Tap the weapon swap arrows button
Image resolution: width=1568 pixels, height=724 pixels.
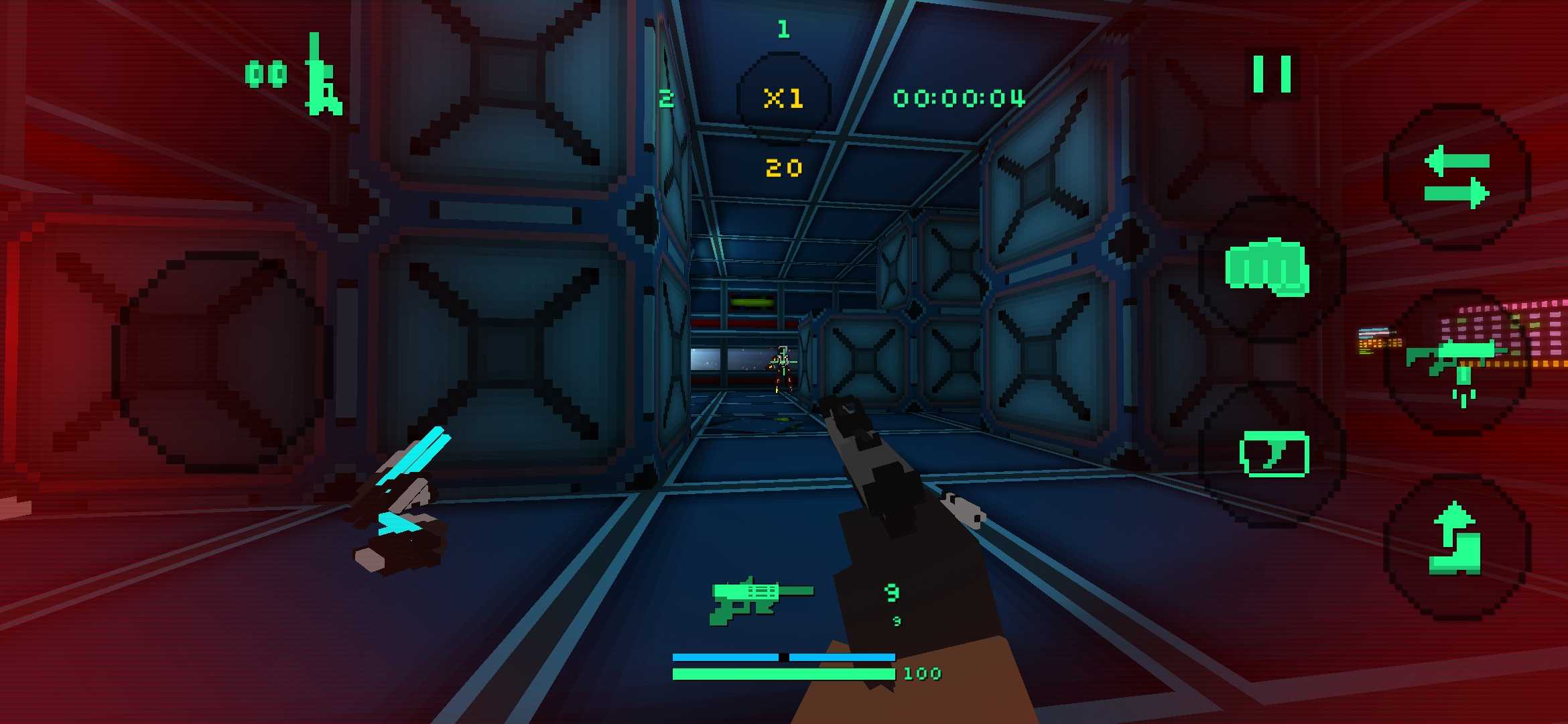click(1457, 178)
